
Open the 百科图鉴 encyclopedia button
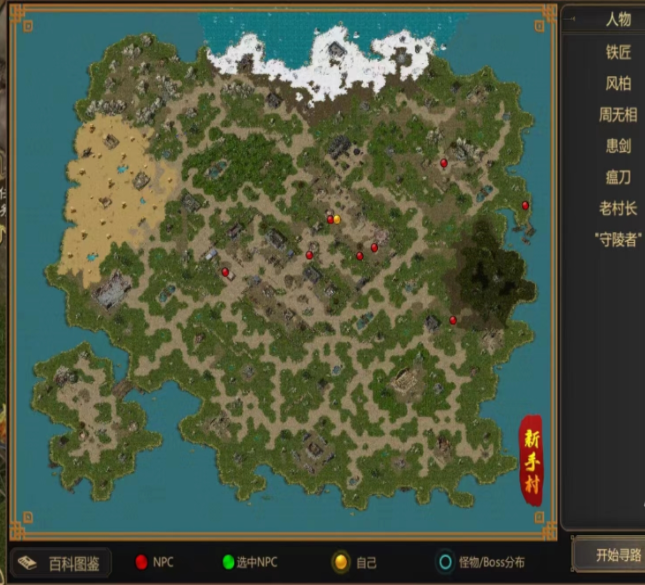62,563
